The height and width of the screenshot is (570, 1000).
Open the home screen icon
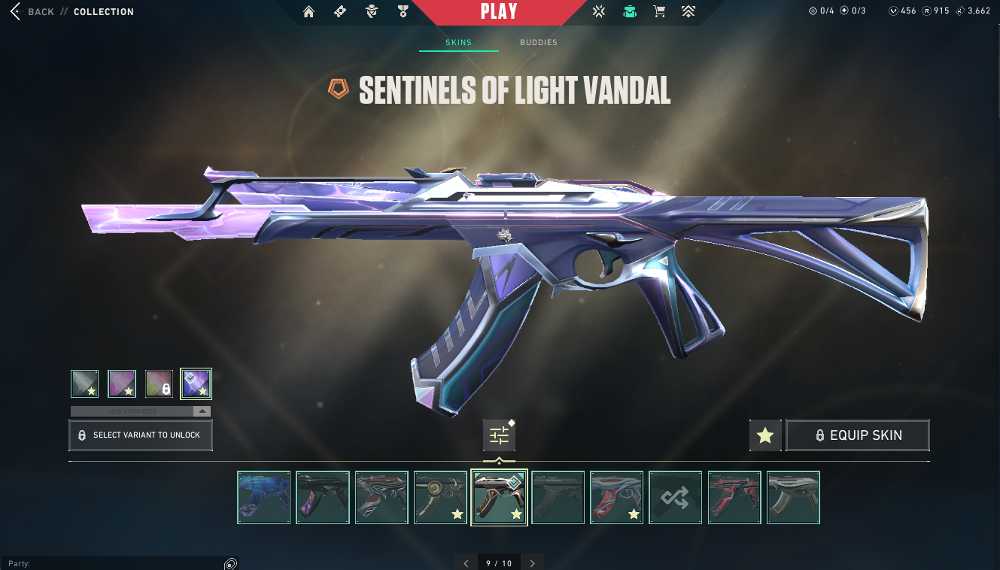(309, 12)
